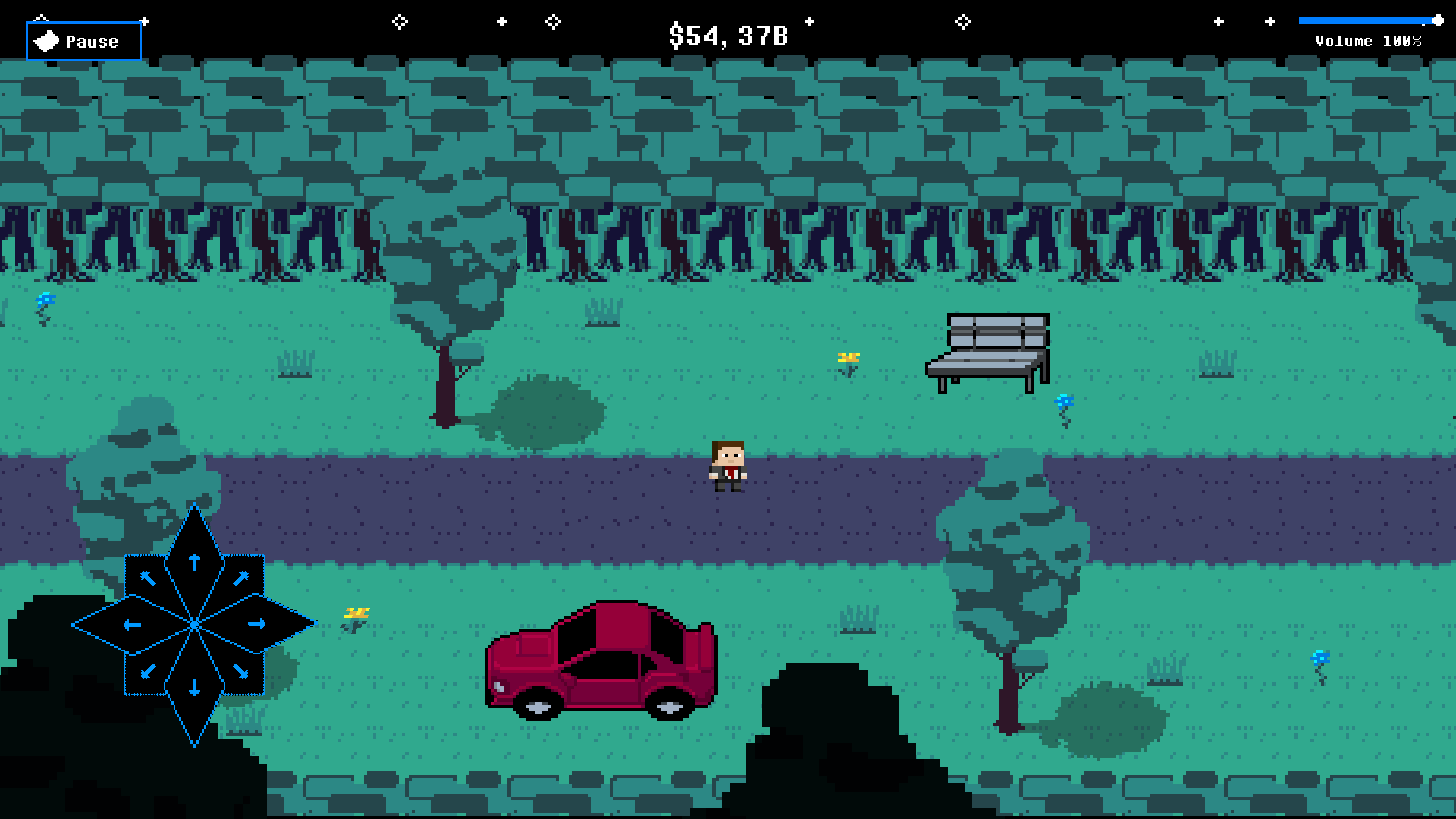Click the park bench near the top right
The image size is (1456, 819).
click(x=986, y=349)
